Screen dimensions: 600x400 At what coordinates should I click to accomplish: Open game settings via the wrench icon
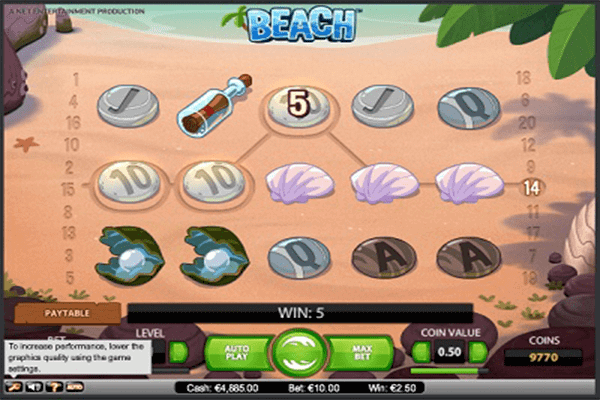click(13, 385)
